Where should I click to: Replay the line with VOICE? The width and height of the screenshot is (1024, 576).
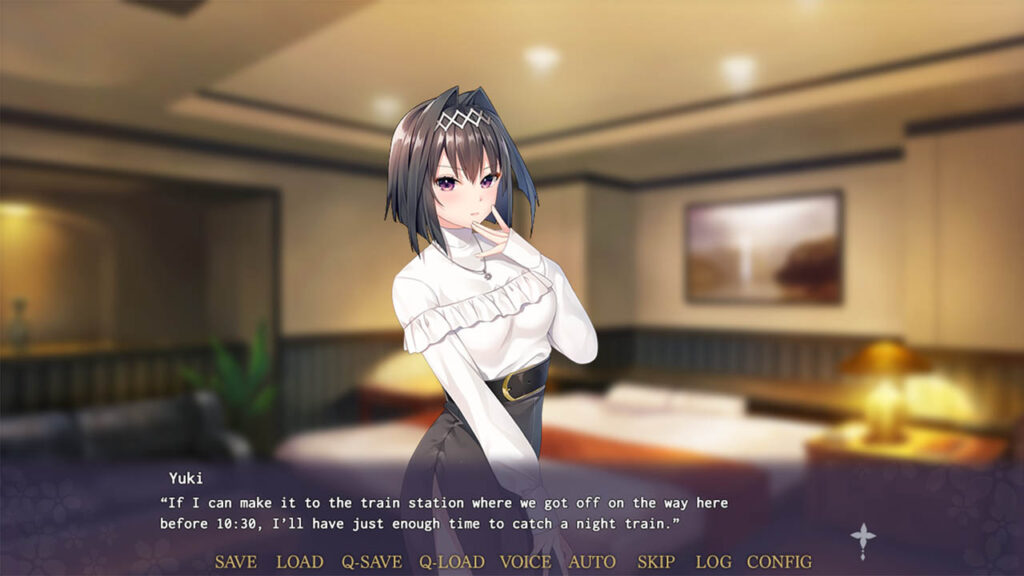click(525, 562)
